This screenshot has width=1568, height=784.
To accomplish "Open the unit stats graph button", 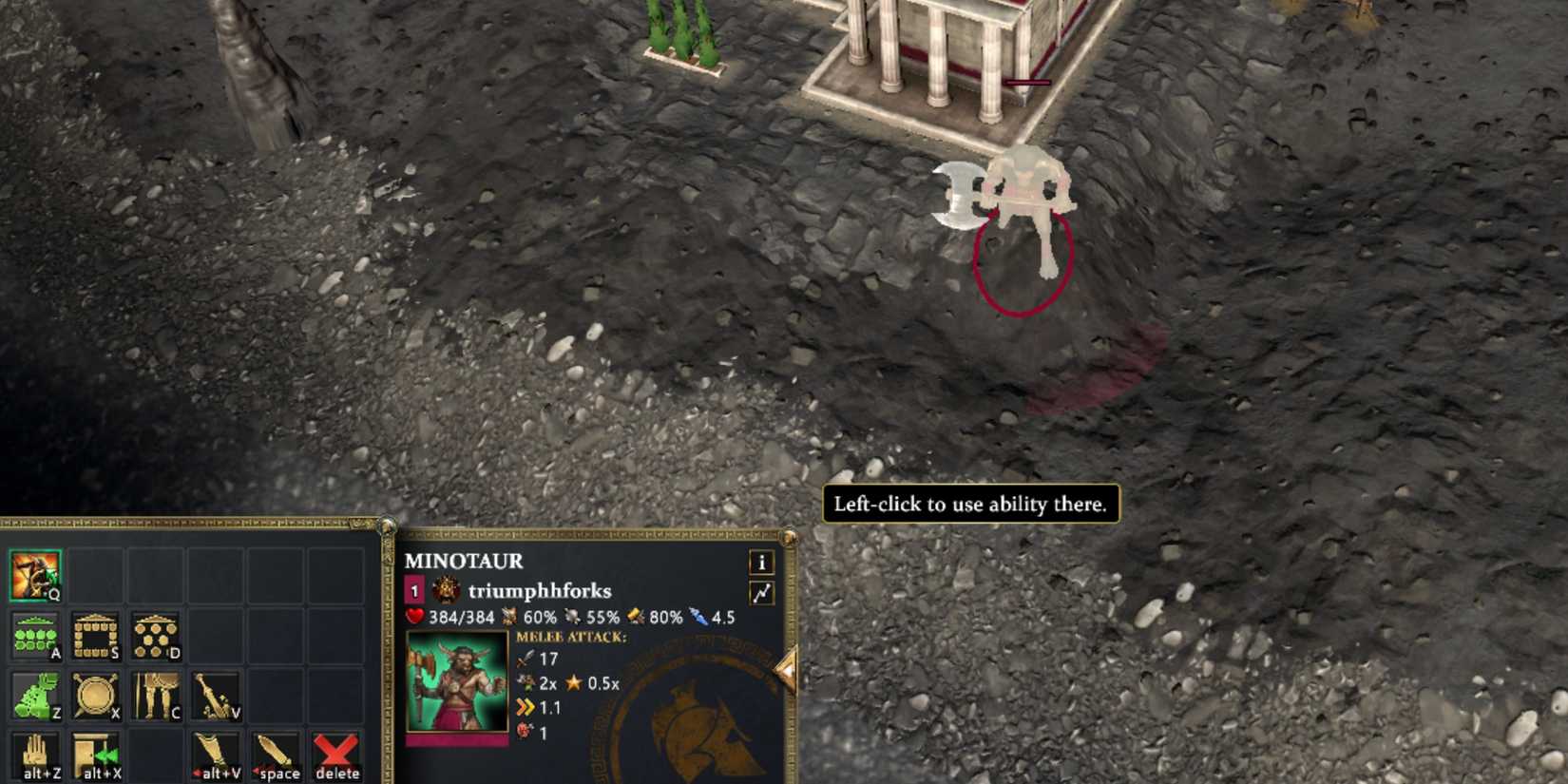I will tap(764, 590).
